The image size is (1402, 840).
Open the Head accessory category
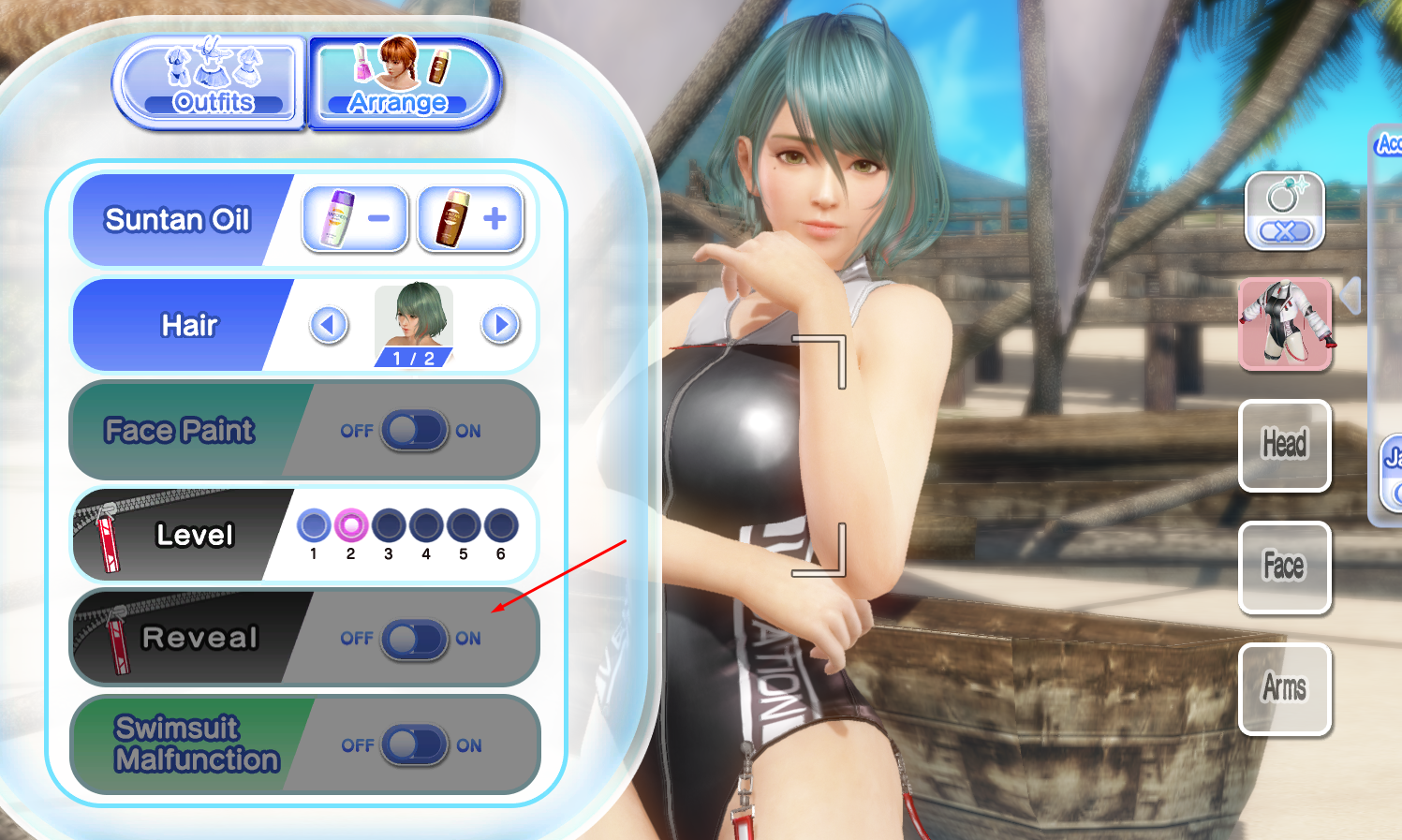(x=1284, y=446)
